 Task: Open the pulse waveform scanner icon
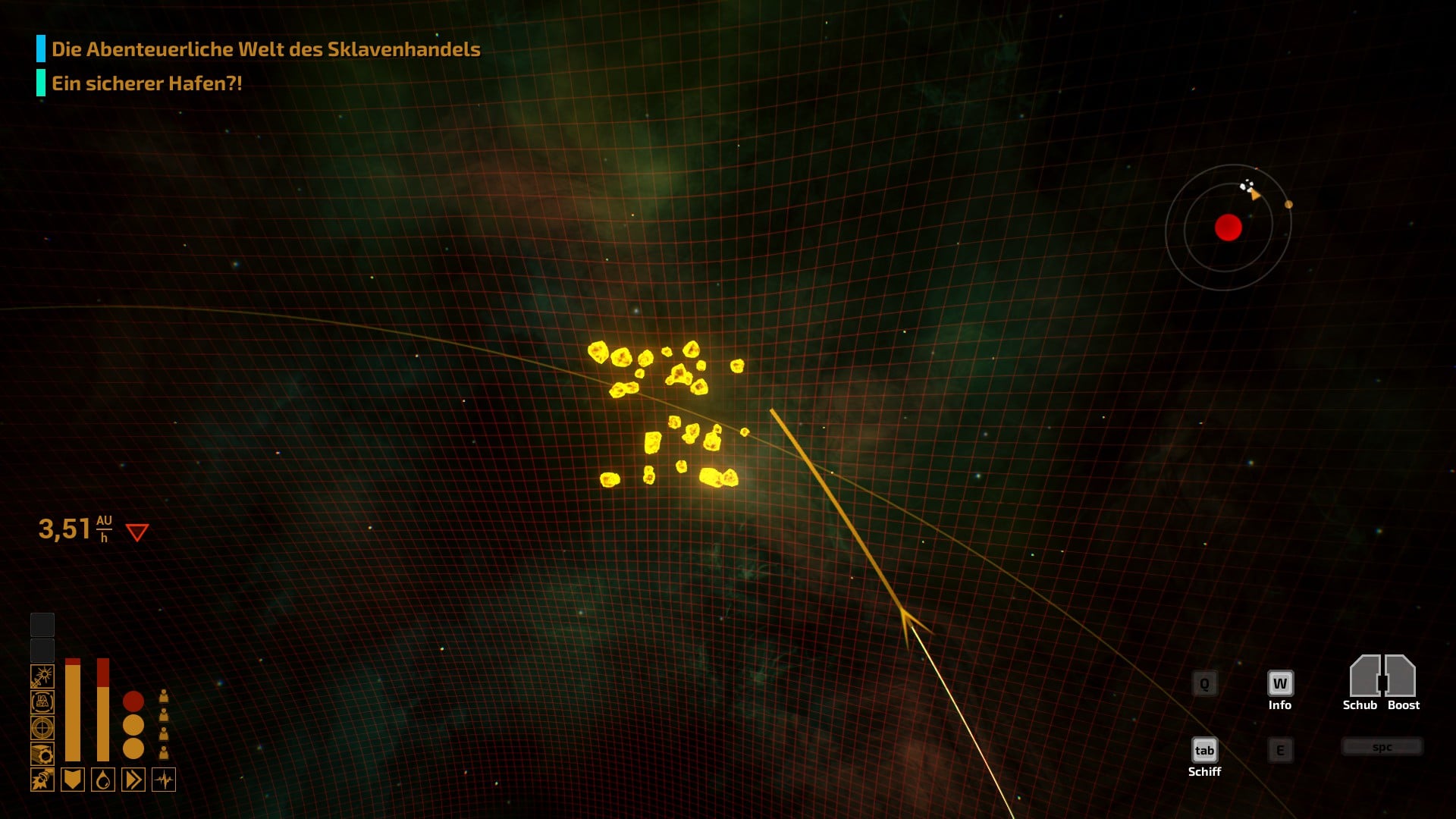(x=164, y=780)
